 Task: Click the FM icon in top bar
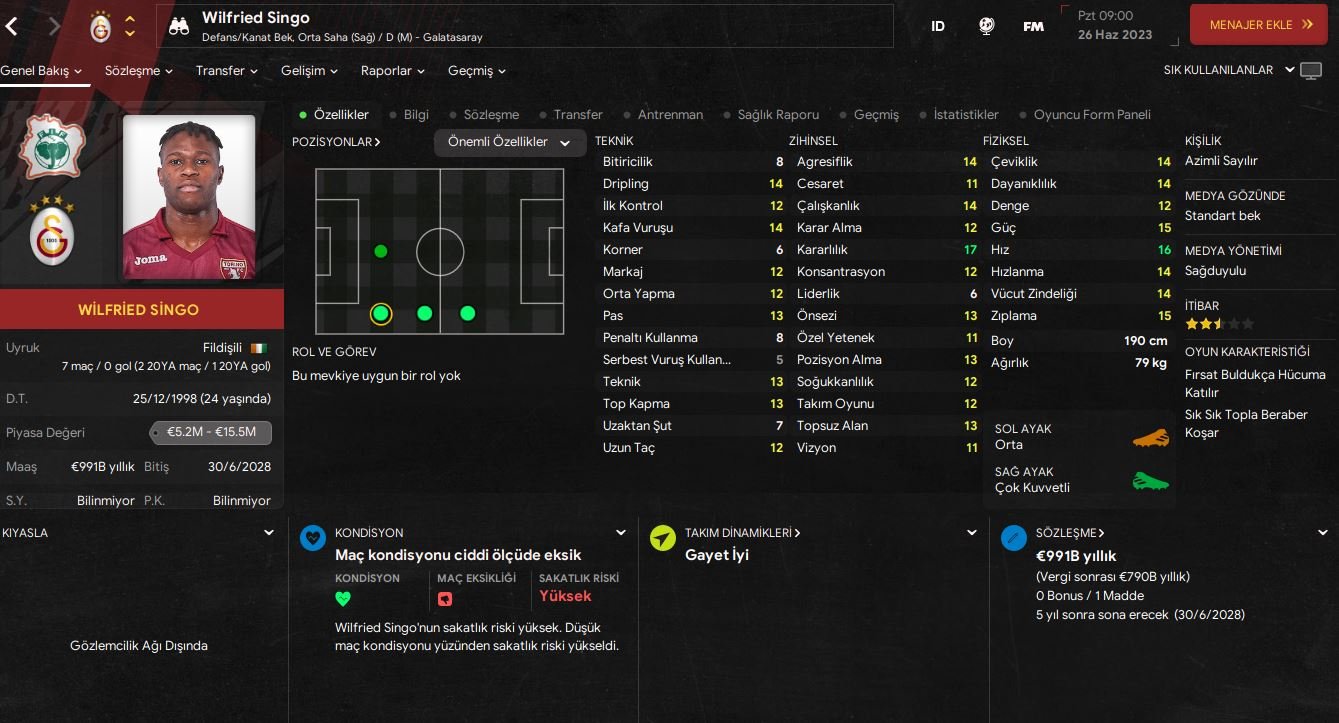(x=1033, y=27)
